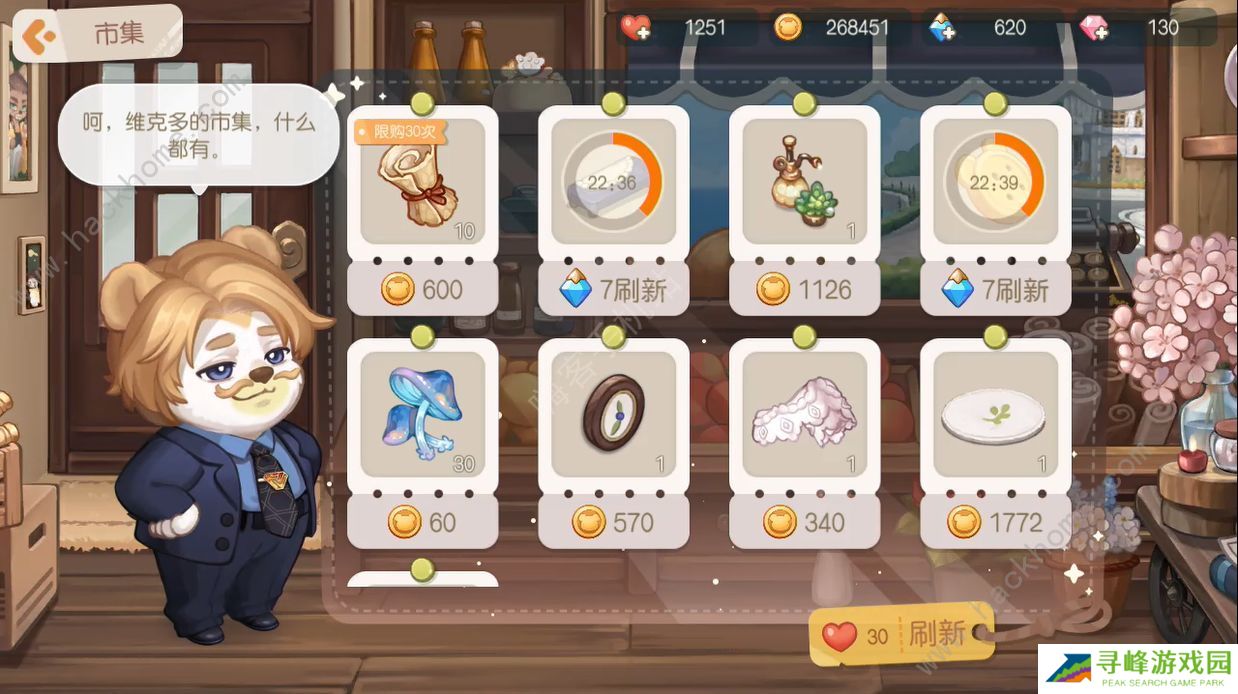The image size is (1238, 694).
Task: Add more pink gems via plus icon
Action: tap(1094, 28)
